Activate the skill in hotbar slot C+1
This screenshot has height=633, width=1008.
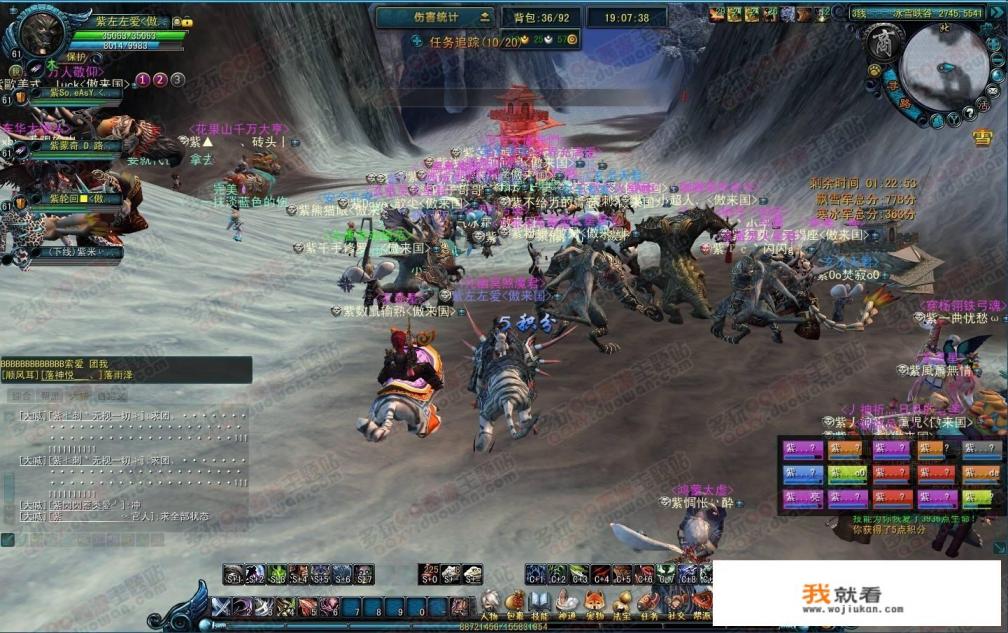(536, 574)
